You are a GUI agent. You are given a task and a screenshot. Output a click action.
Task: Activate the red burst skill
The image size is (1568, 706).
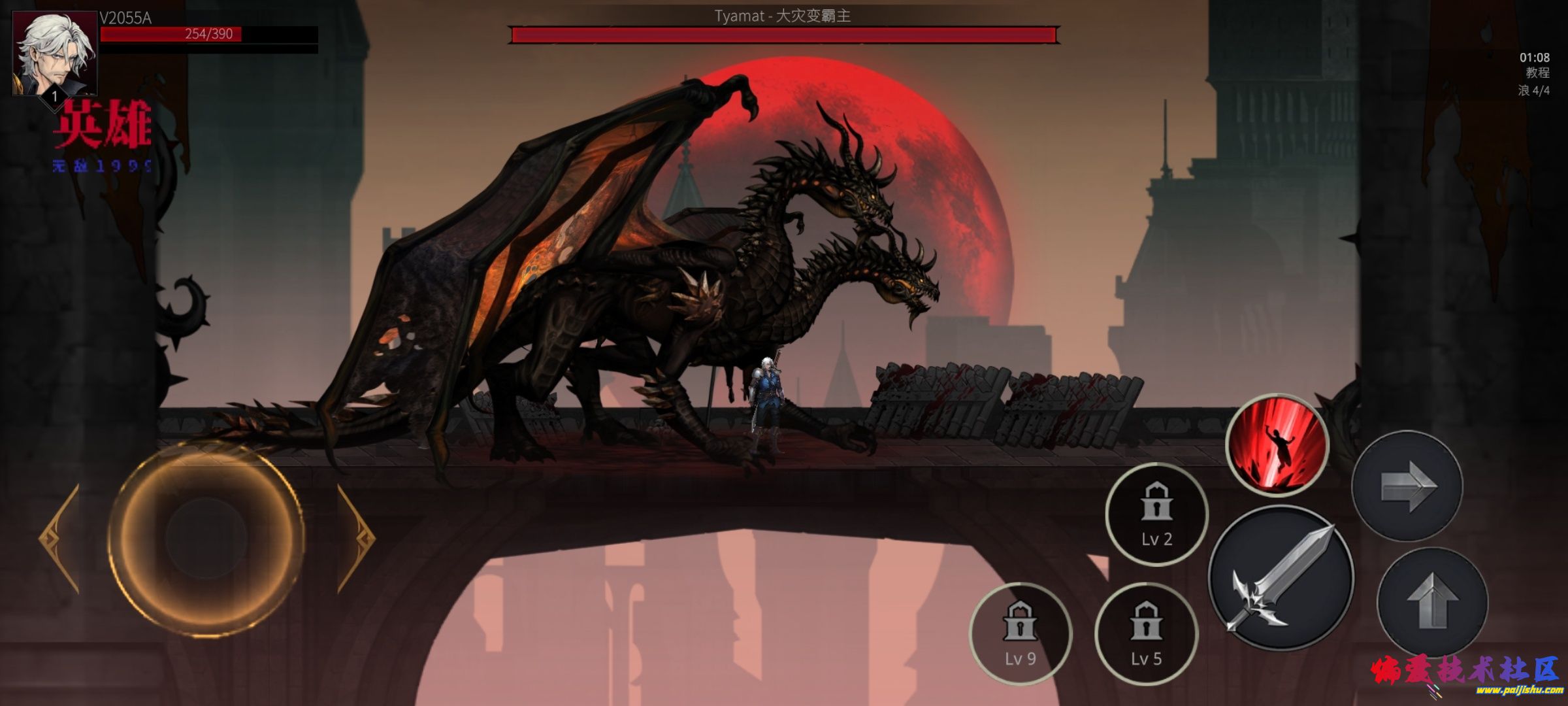[x=1277, y=445]
